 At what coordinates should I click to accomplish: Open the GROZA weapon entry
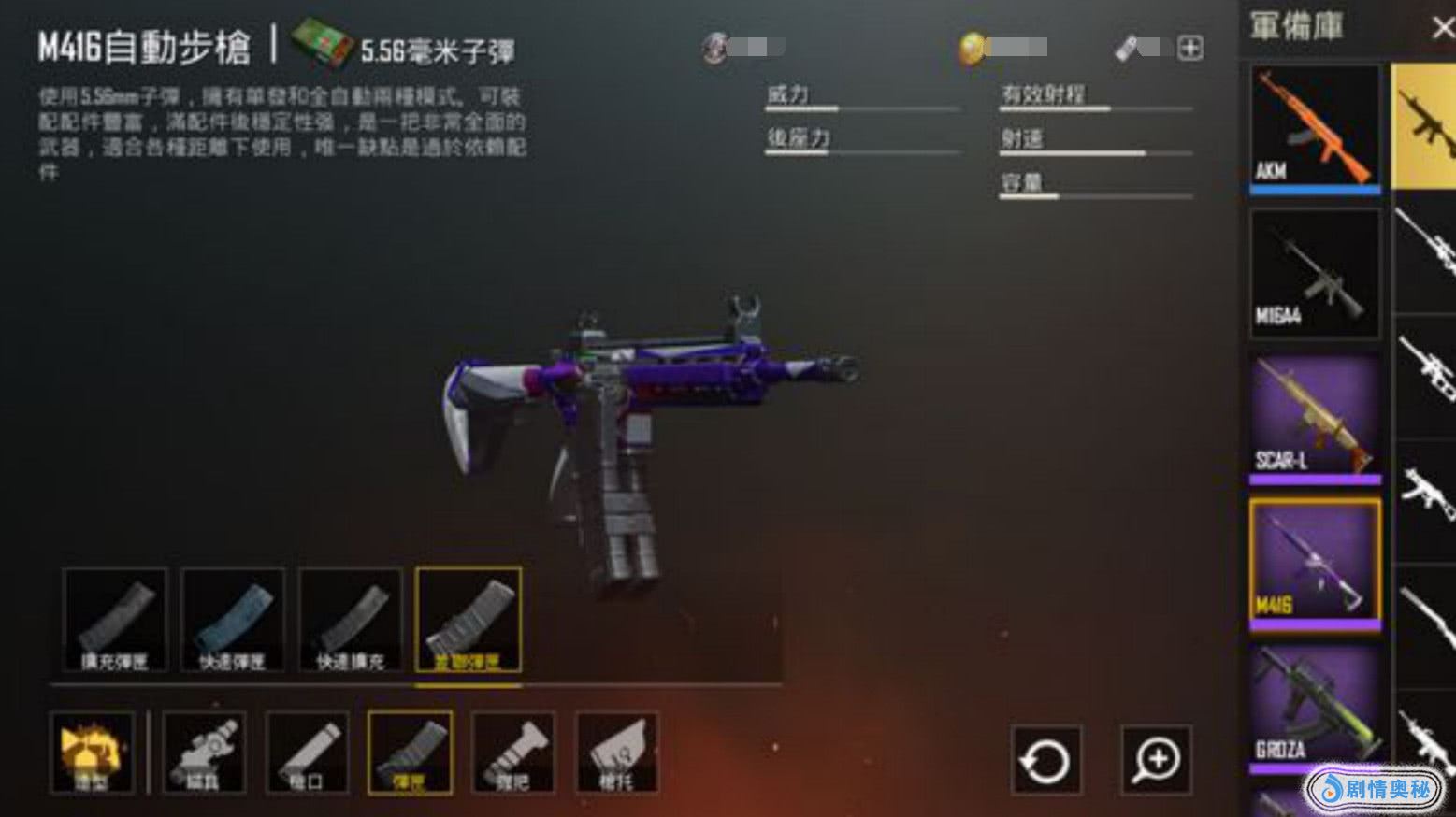(1314, 708)
